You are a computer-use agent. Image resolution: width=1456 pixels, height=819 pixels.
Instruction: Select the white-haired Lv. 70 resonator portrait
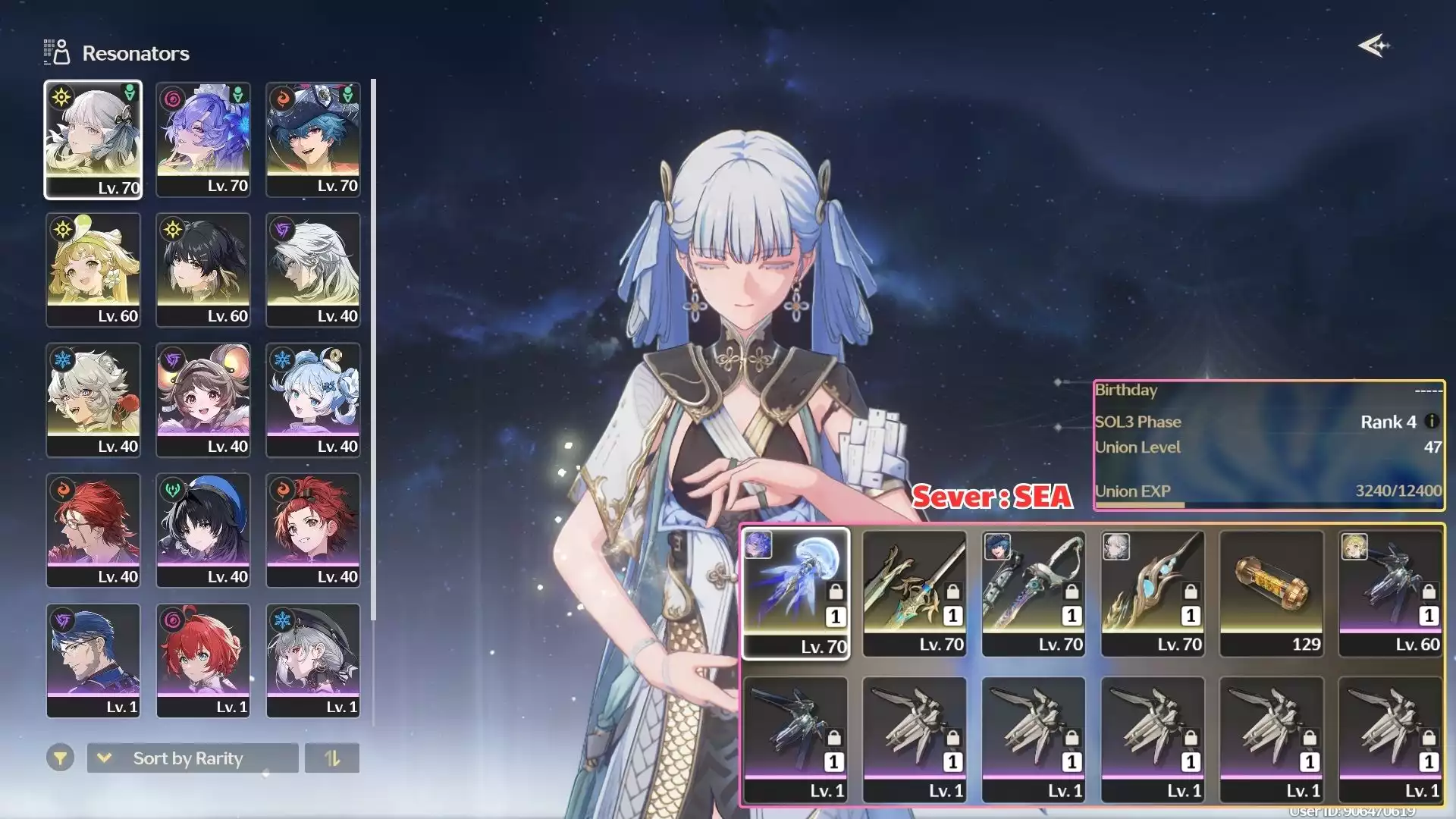click(x=93, y=140)
